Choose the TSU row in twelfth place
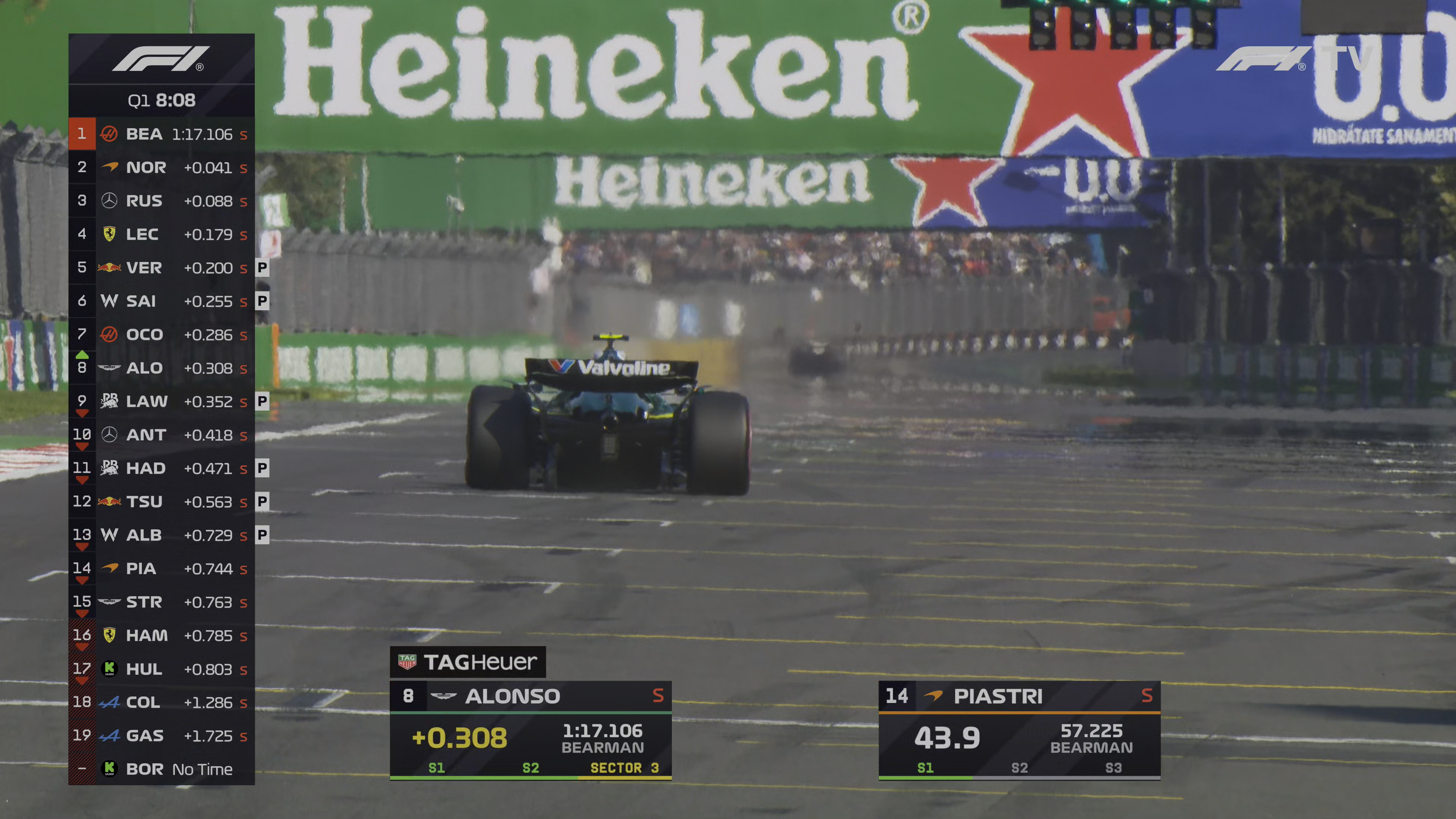Image resolution: width=1456 pixels, height=819 pixels. 162,501
